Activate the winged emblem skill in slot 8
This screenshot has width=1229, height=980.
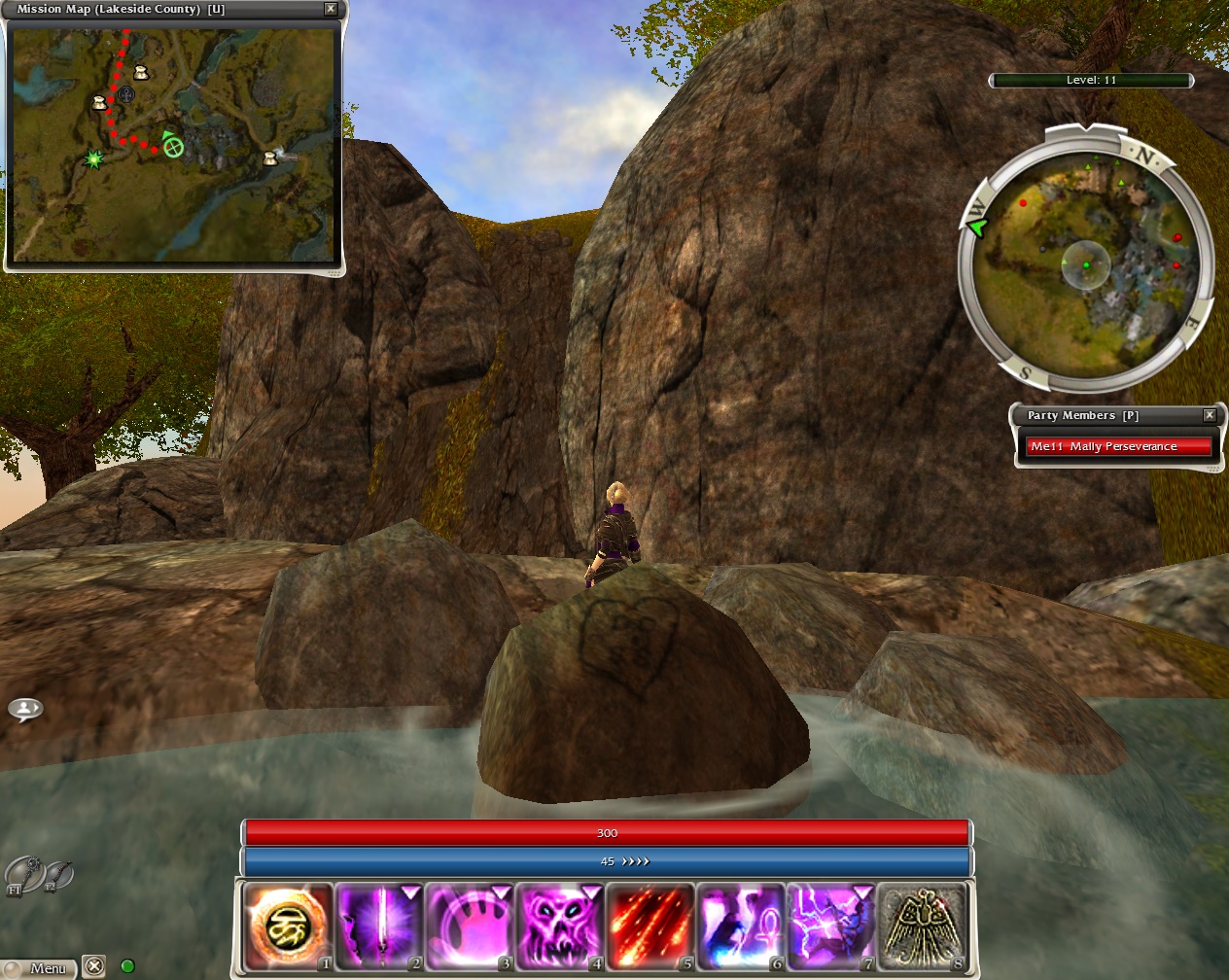pyautogui.click(x=921, y=927)
